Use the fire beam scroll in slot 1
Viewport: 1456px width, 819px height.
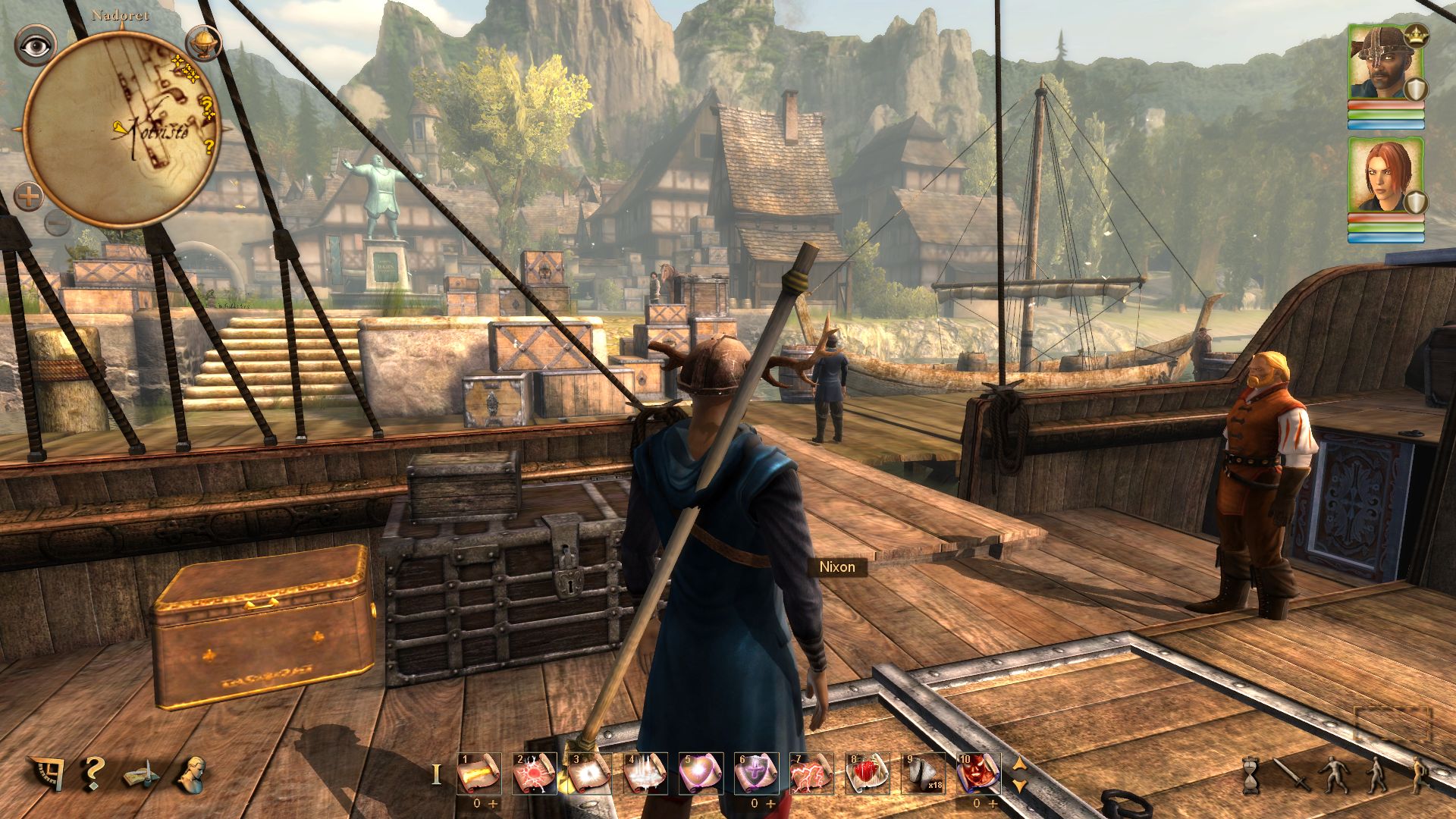pyautogui.click(x=479, y=773)
